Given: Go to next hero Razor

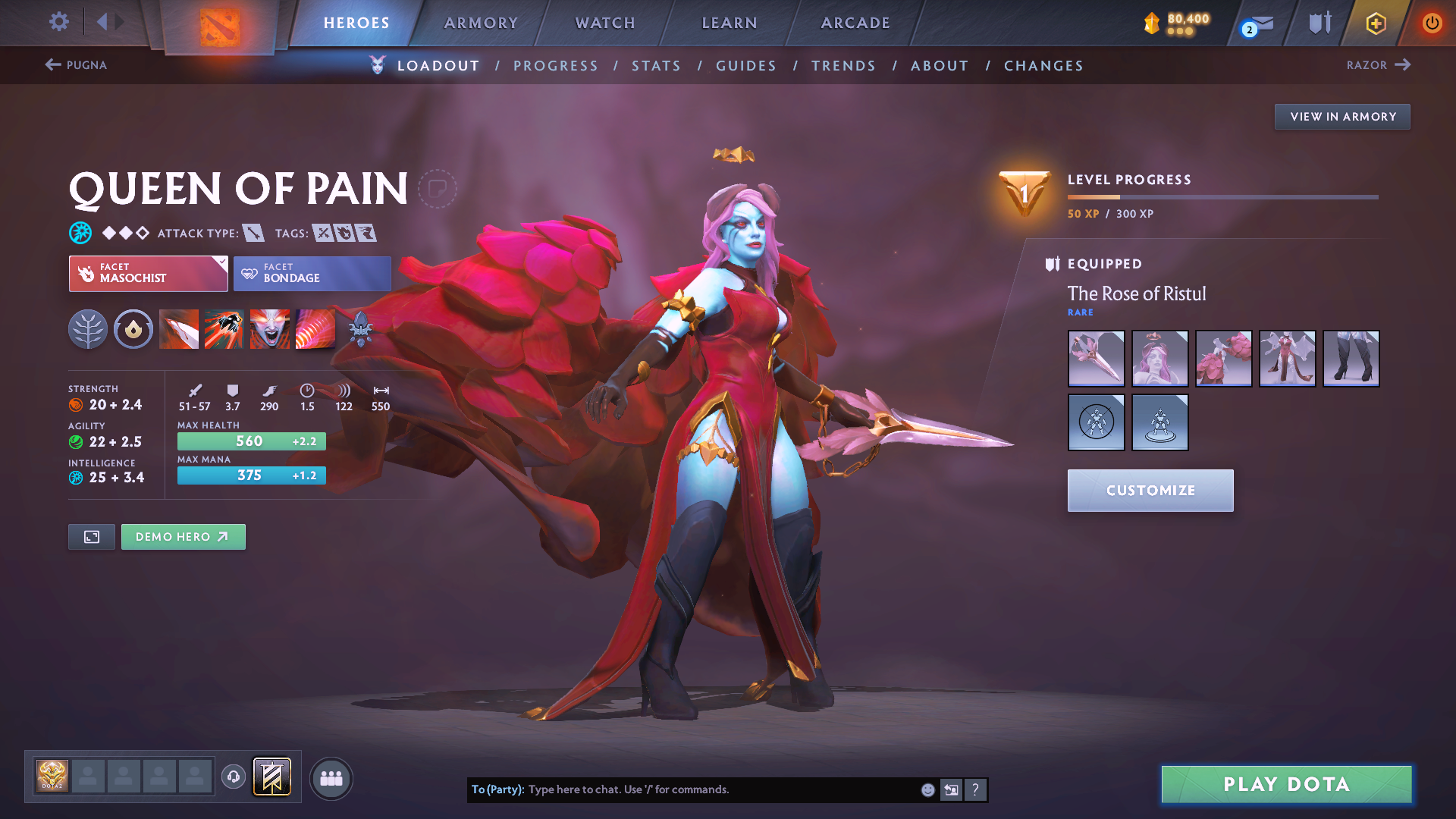Looking at the screenshot, I should click(1378, 65).
